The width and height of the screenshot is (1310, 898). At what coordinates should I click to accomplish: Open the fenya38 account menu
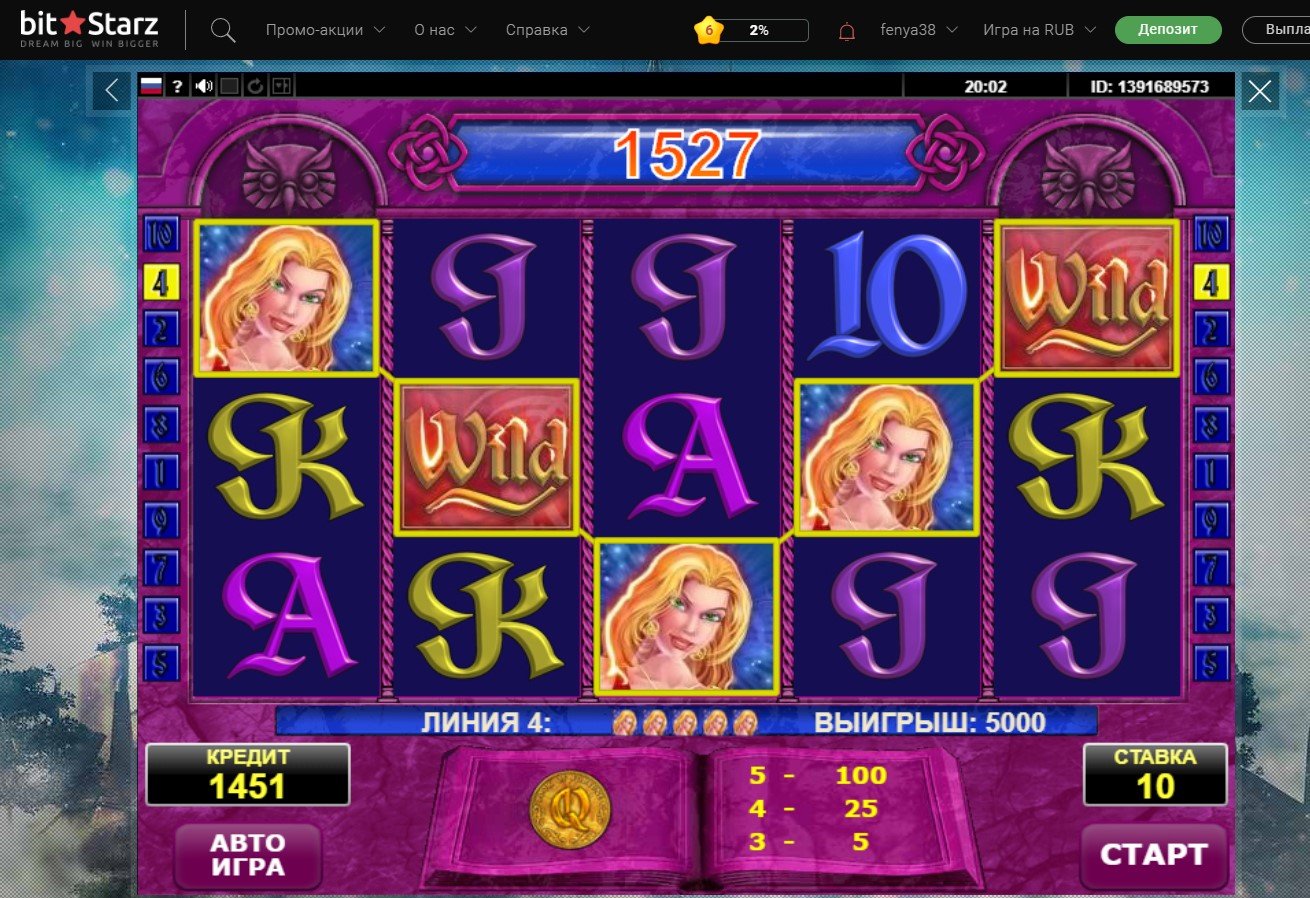click(918, 30)
